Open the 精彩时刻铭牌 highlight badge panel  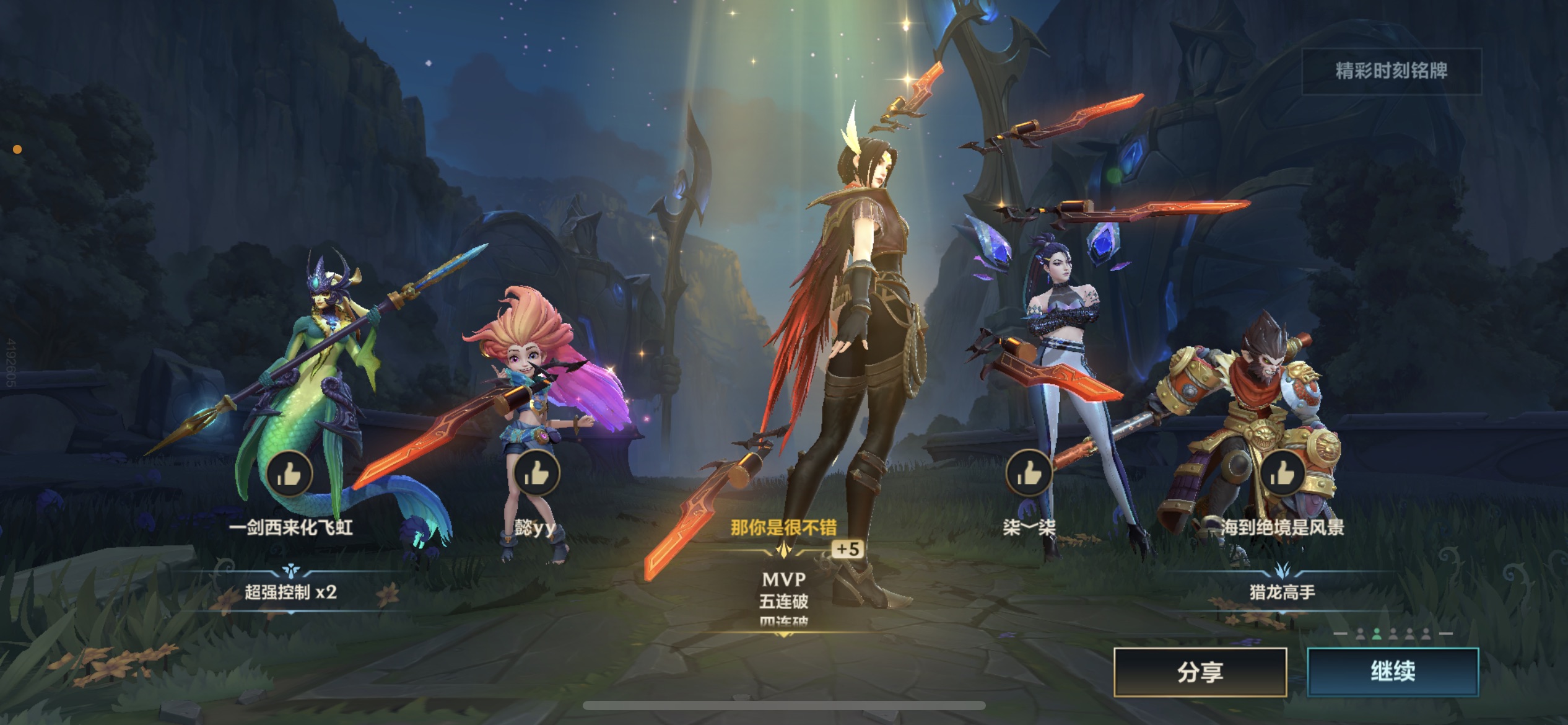[1392, 71]
